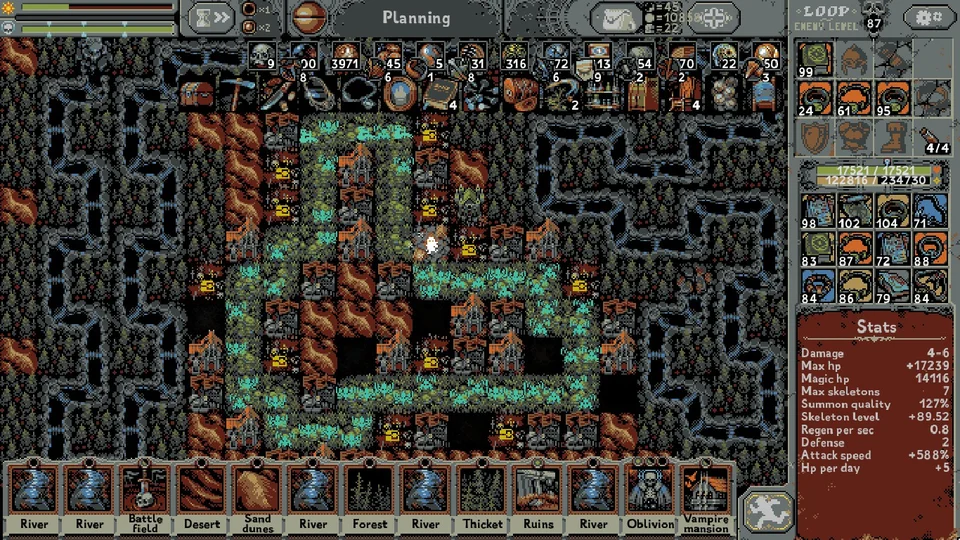The width and height of the screenshot is (960, 540).
Task: Click the potion flask slot showing 4/4
Action: [x=930, y=135]
